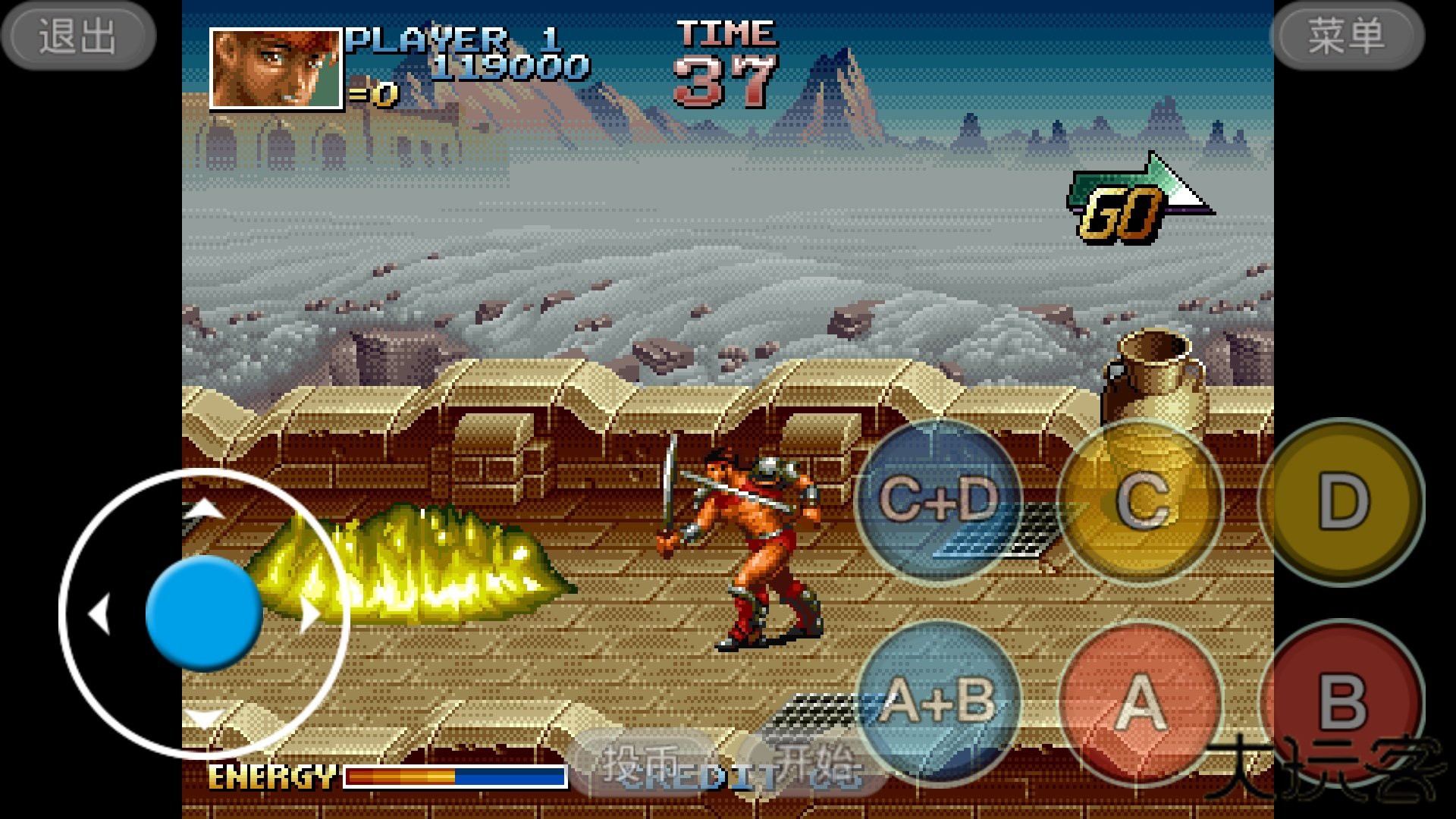Image resolution: width=1456 pixels, height=819 pixels.
Task: Tap the yellow D button
Action: point(1342,500)
